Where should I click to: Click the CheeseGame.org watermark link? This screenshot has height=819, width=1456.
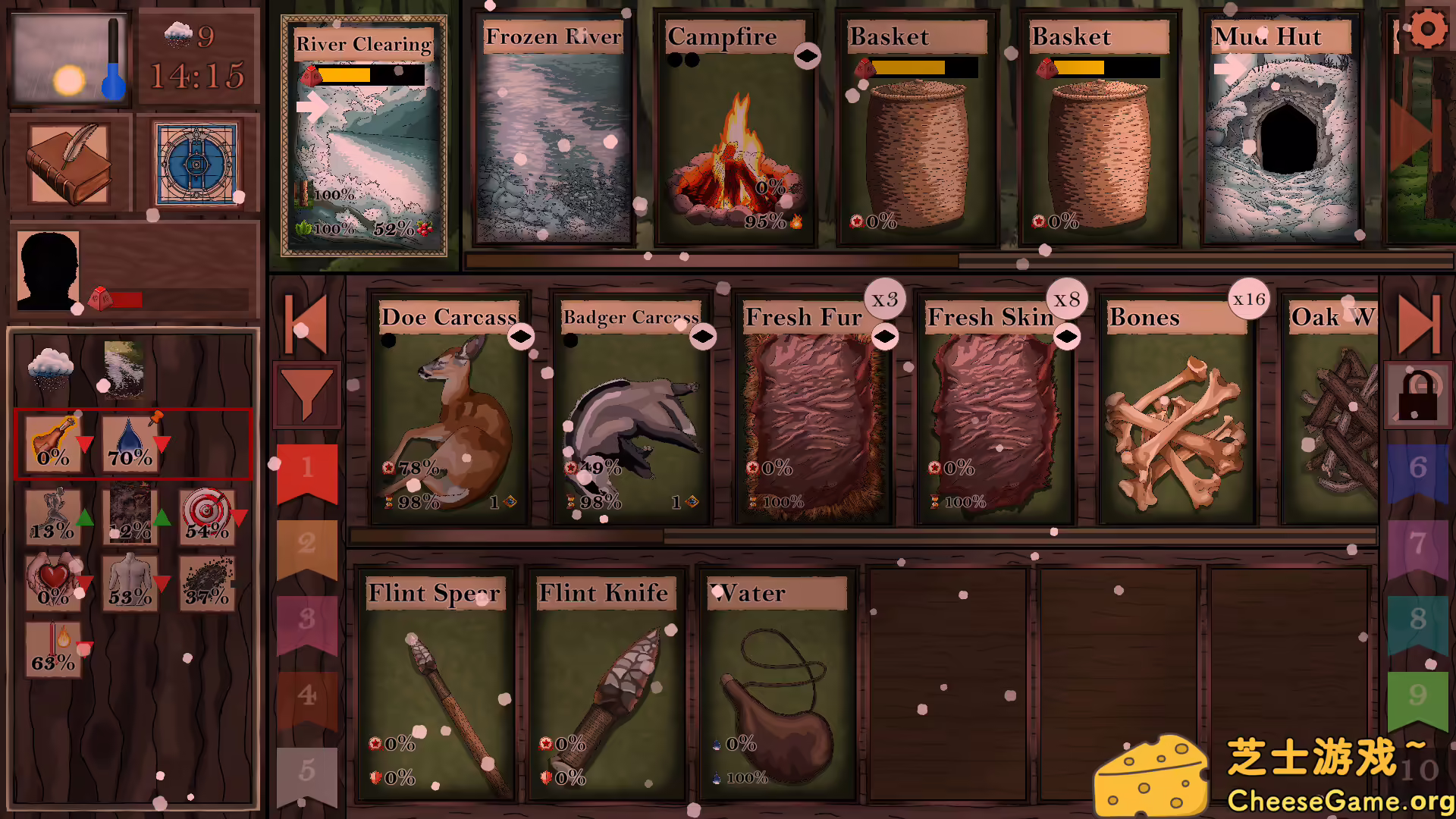tap(1341, 799)
